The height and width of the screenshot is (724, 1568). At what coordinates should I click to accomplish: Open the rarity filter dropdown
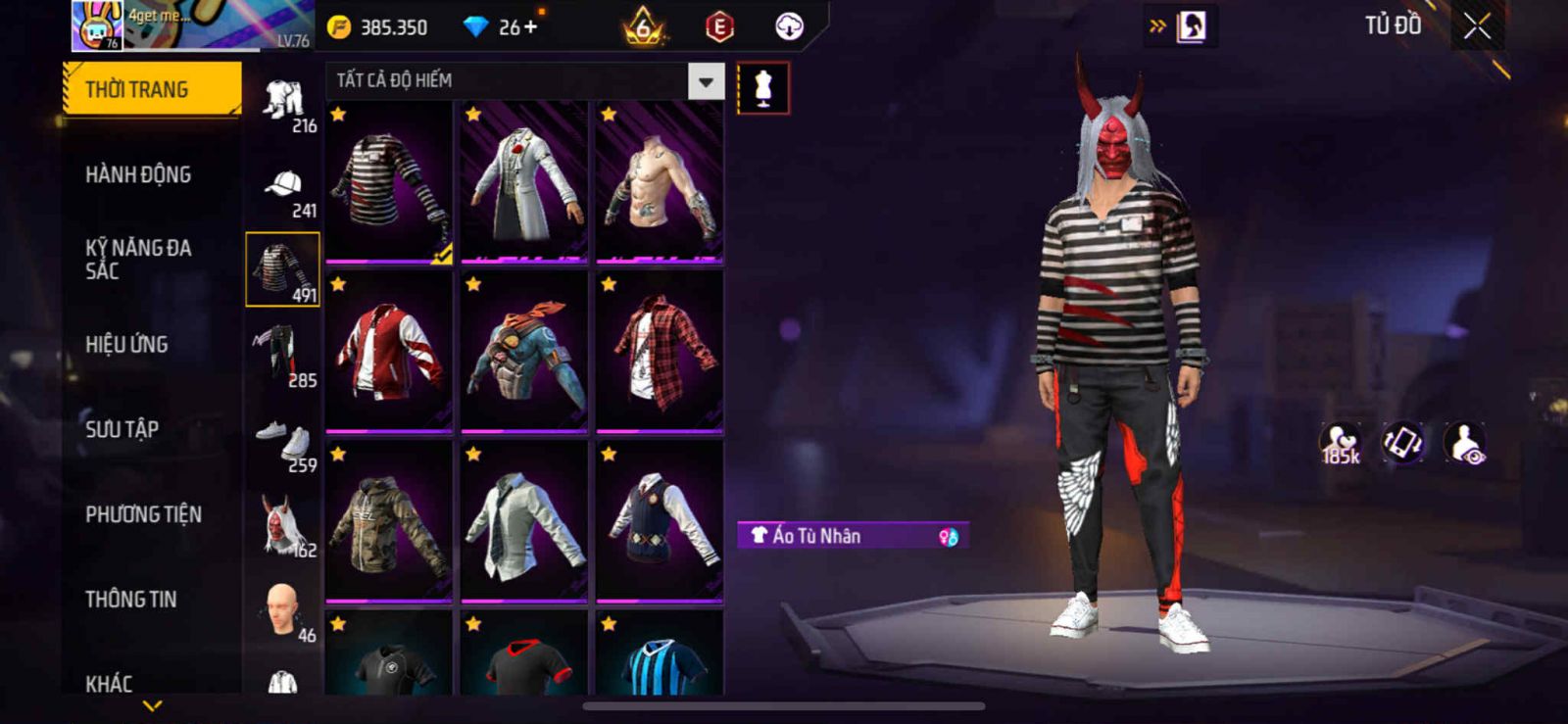click(x=706, y=82)
